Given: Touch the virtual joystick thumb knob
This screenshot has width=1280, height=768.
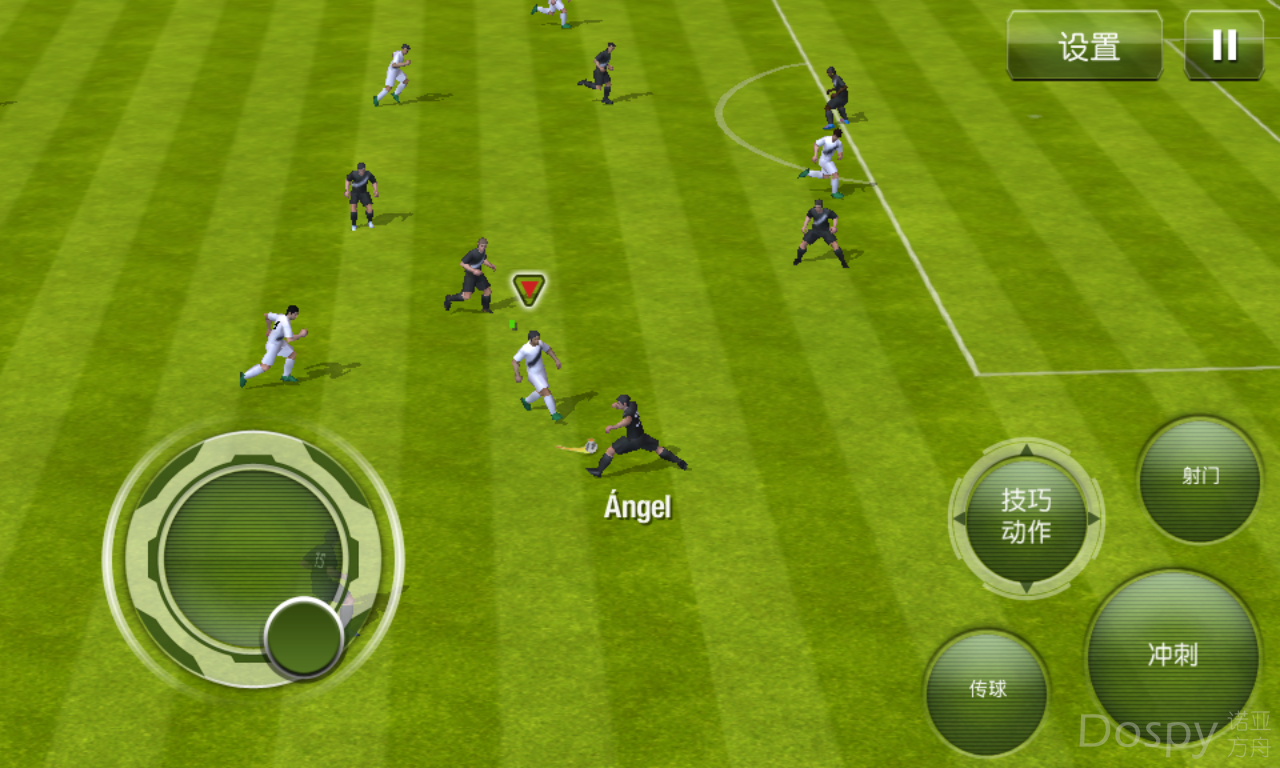Looking at the screenshot, I should coord(303,638).
